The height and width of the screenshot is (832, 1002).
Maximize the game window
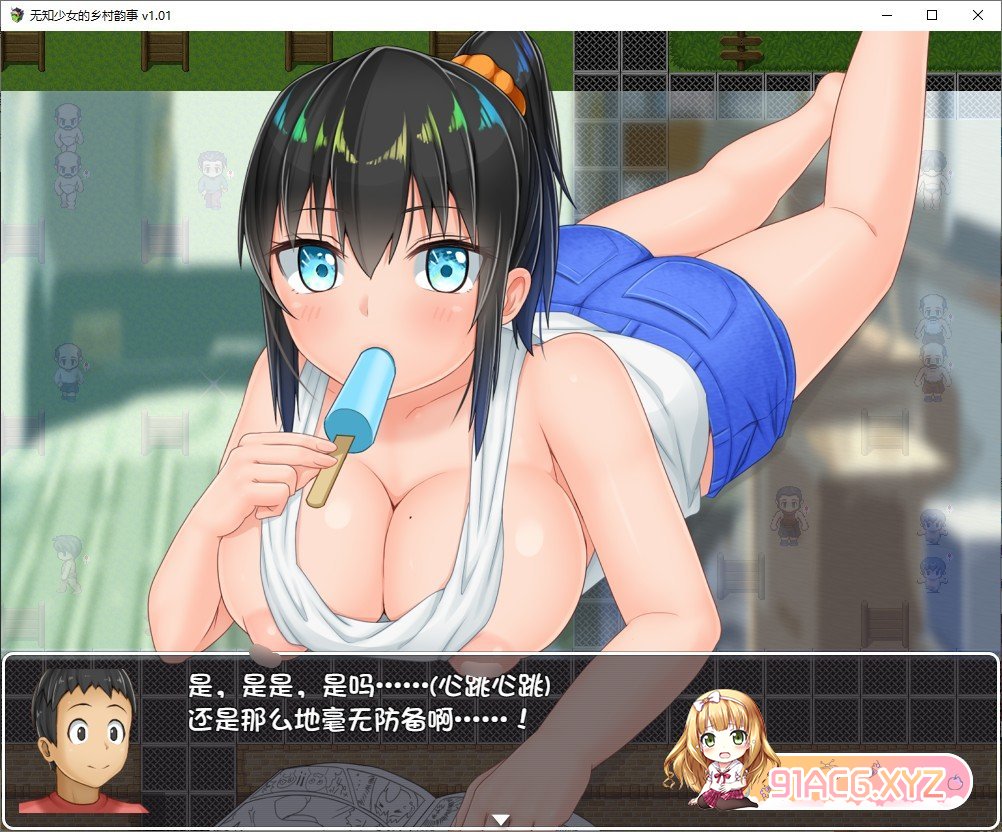point(931,15)
